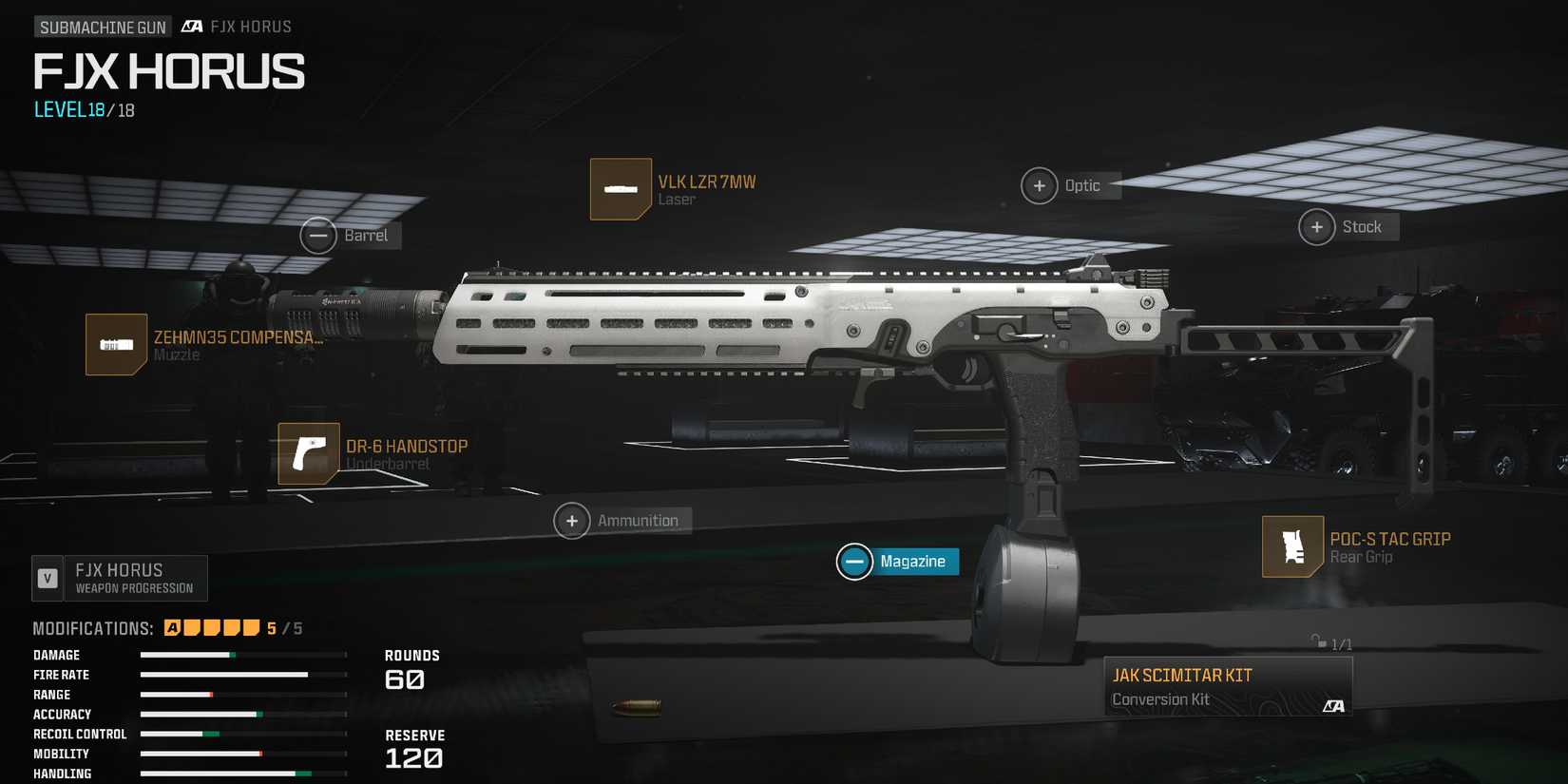Open the Ammunition attachment slot
The height and width of the screenshot is (784, 1568).
click(572, 521)
